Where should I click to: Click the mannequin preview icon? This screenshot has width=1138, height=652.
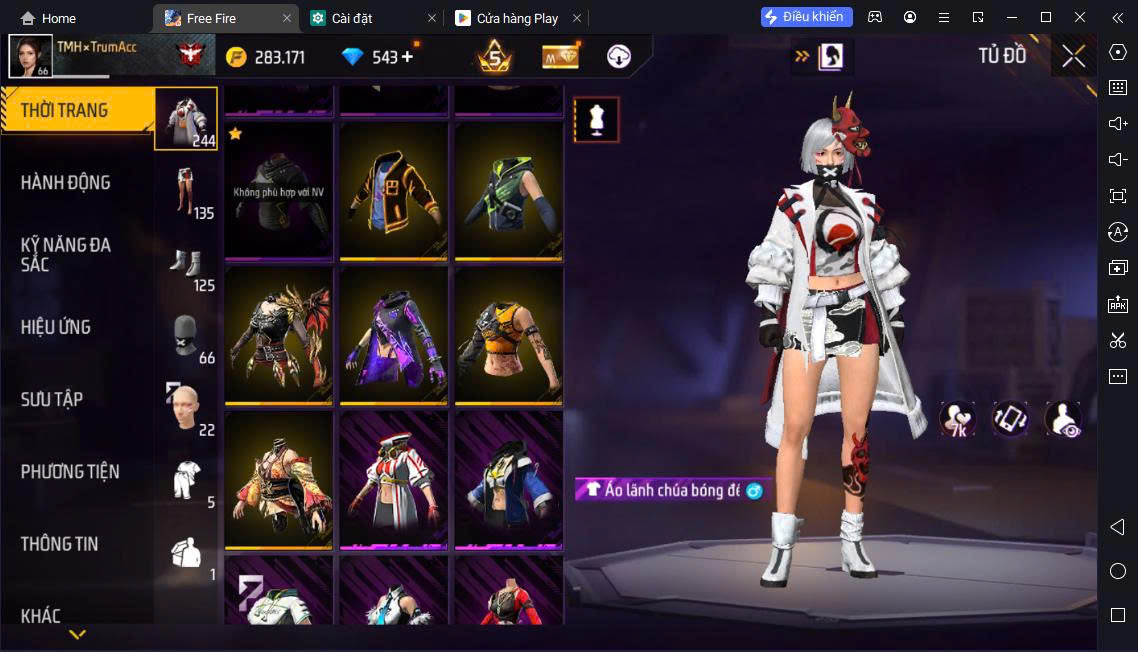click(596, 120)
